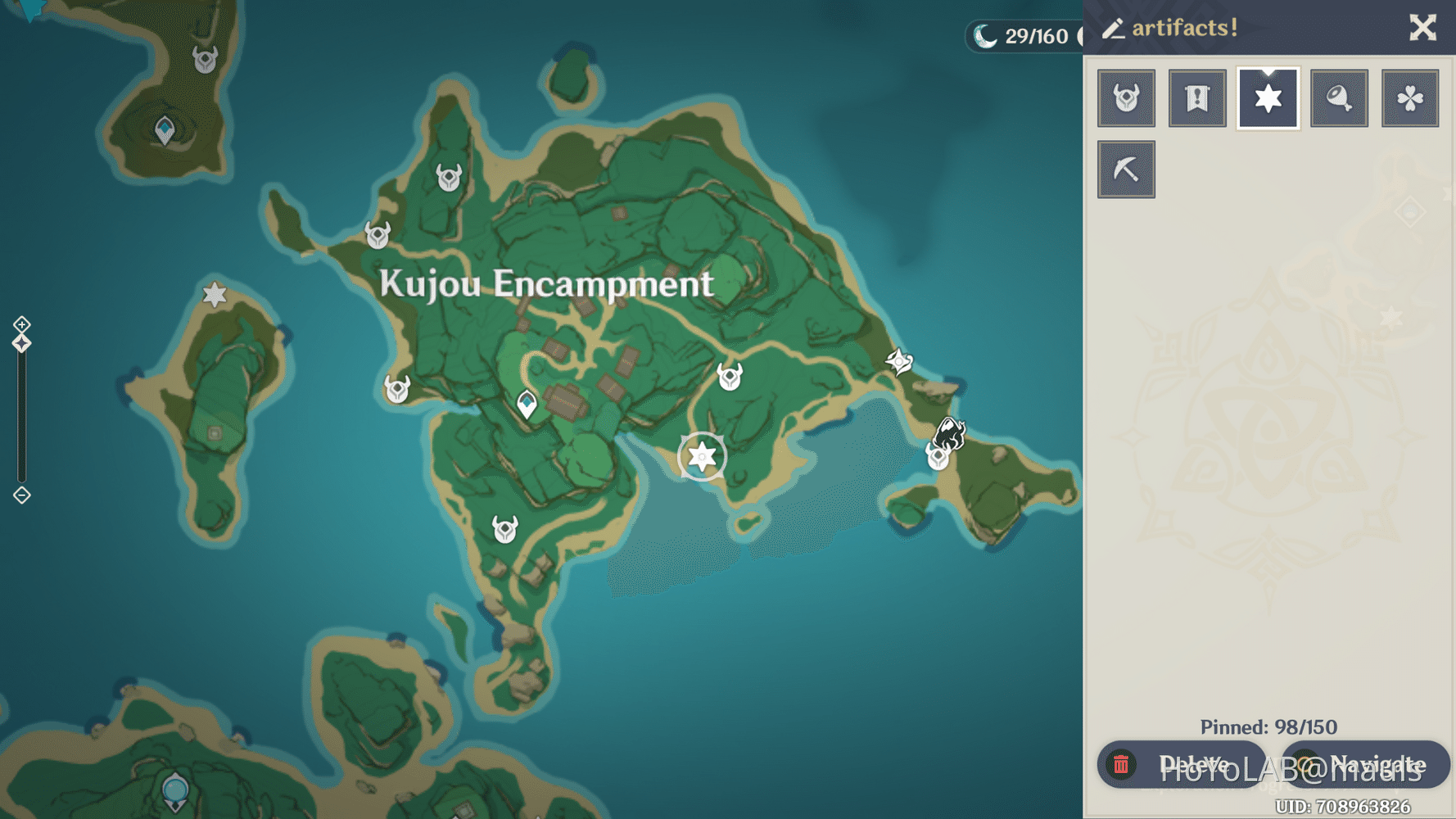Click the four-pointed anemo pin on the eastern shore
The image size is (1456, 819).
899,360
